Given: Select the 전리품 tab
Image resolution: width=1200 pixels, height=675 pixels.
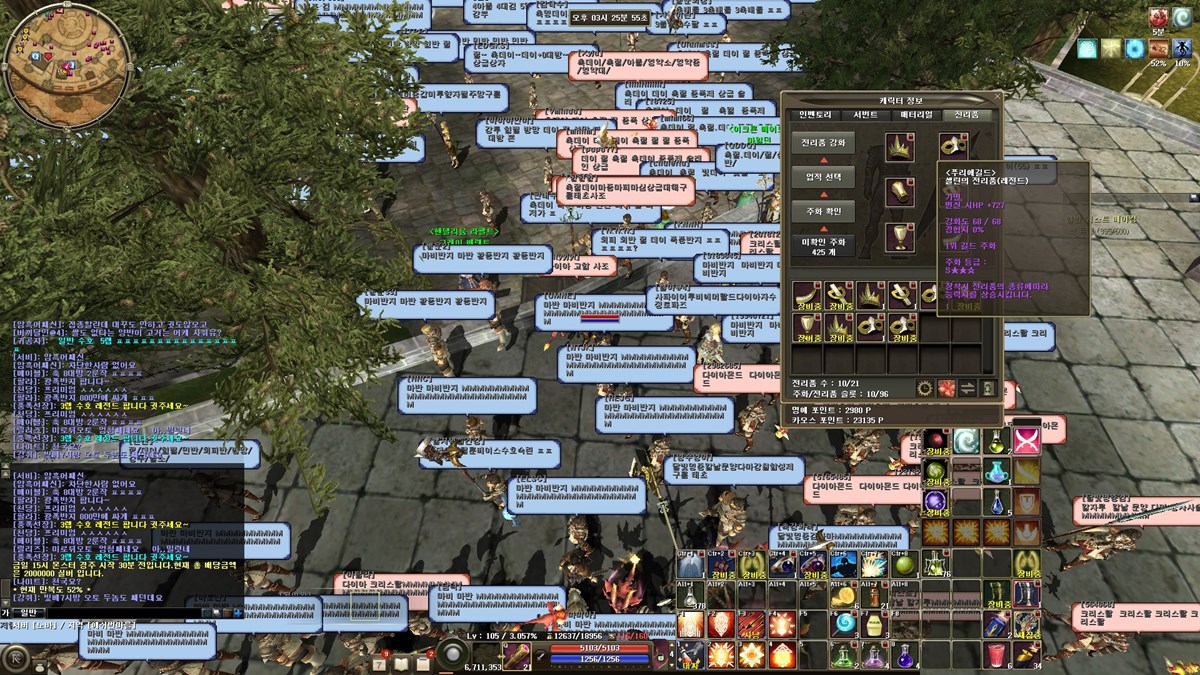Looking at the screenshot, I should pos(966,116).
